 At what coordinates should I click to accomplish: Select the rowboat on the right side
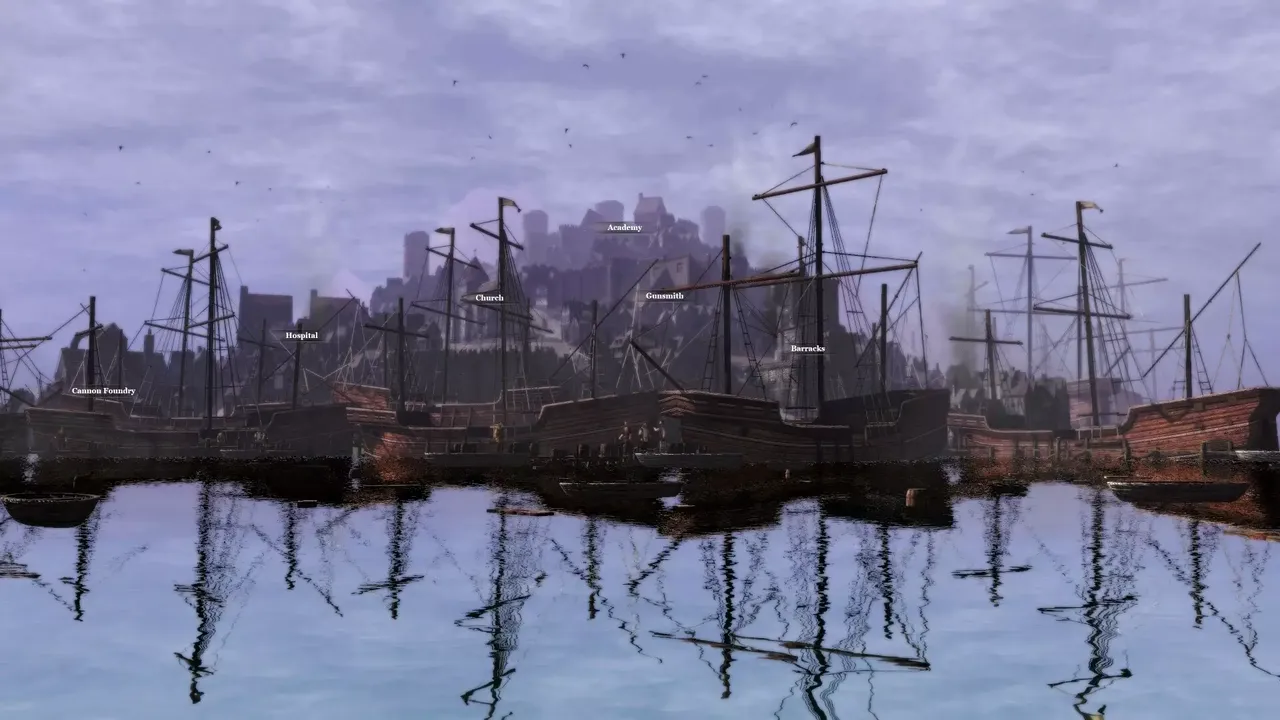pos(1170,492)
